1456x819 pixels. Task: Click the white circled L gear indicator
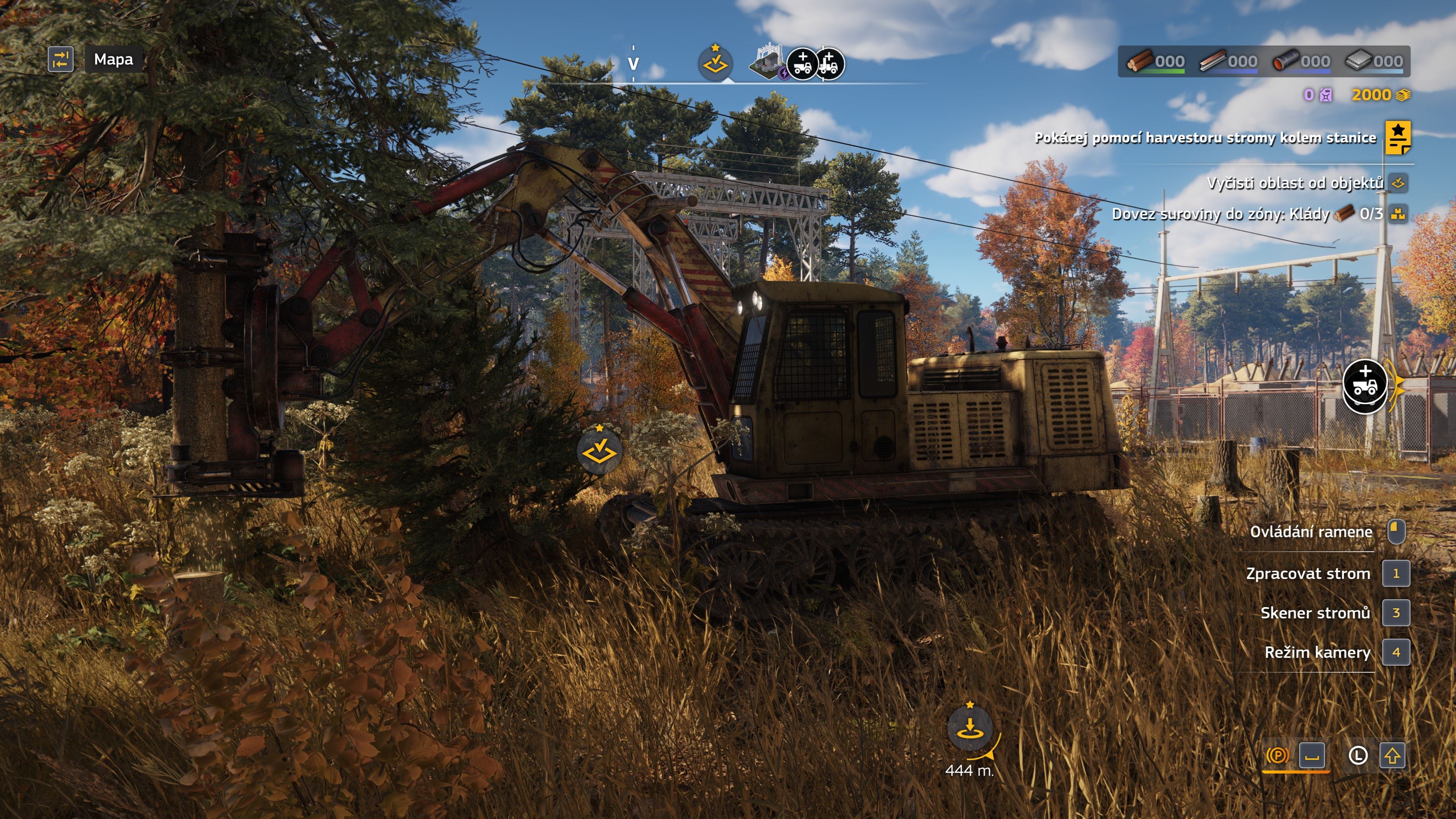click(x=1358, y=756)
